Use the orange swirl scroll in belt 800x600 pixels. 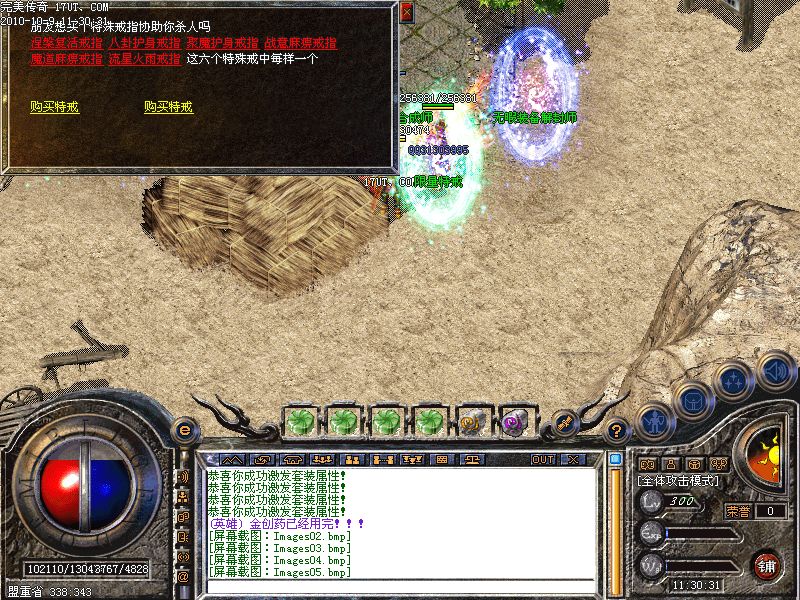click(x=472, y=422)
